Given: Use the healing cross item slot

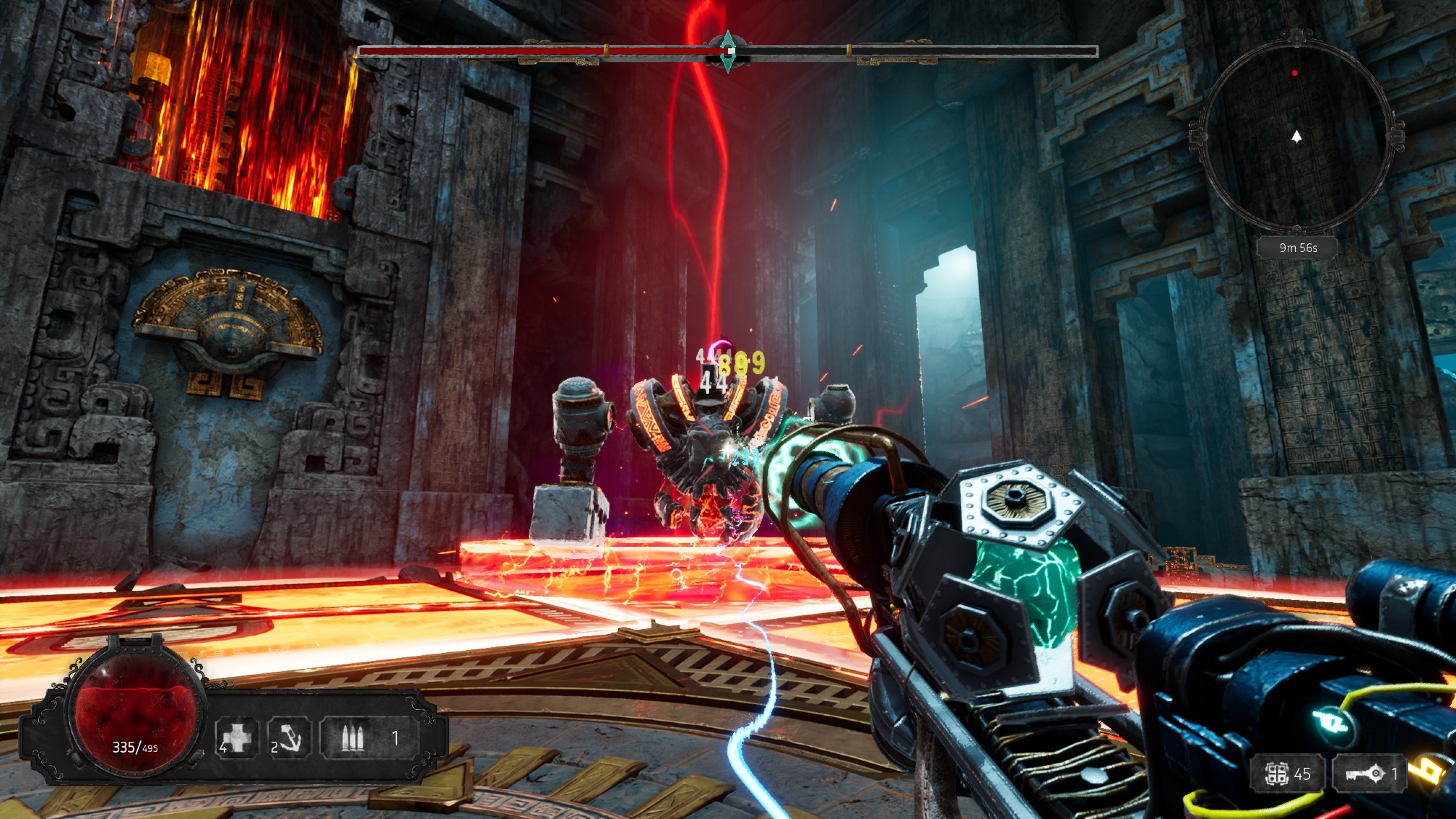Looking at the screenshot, I should coord(237,738).
